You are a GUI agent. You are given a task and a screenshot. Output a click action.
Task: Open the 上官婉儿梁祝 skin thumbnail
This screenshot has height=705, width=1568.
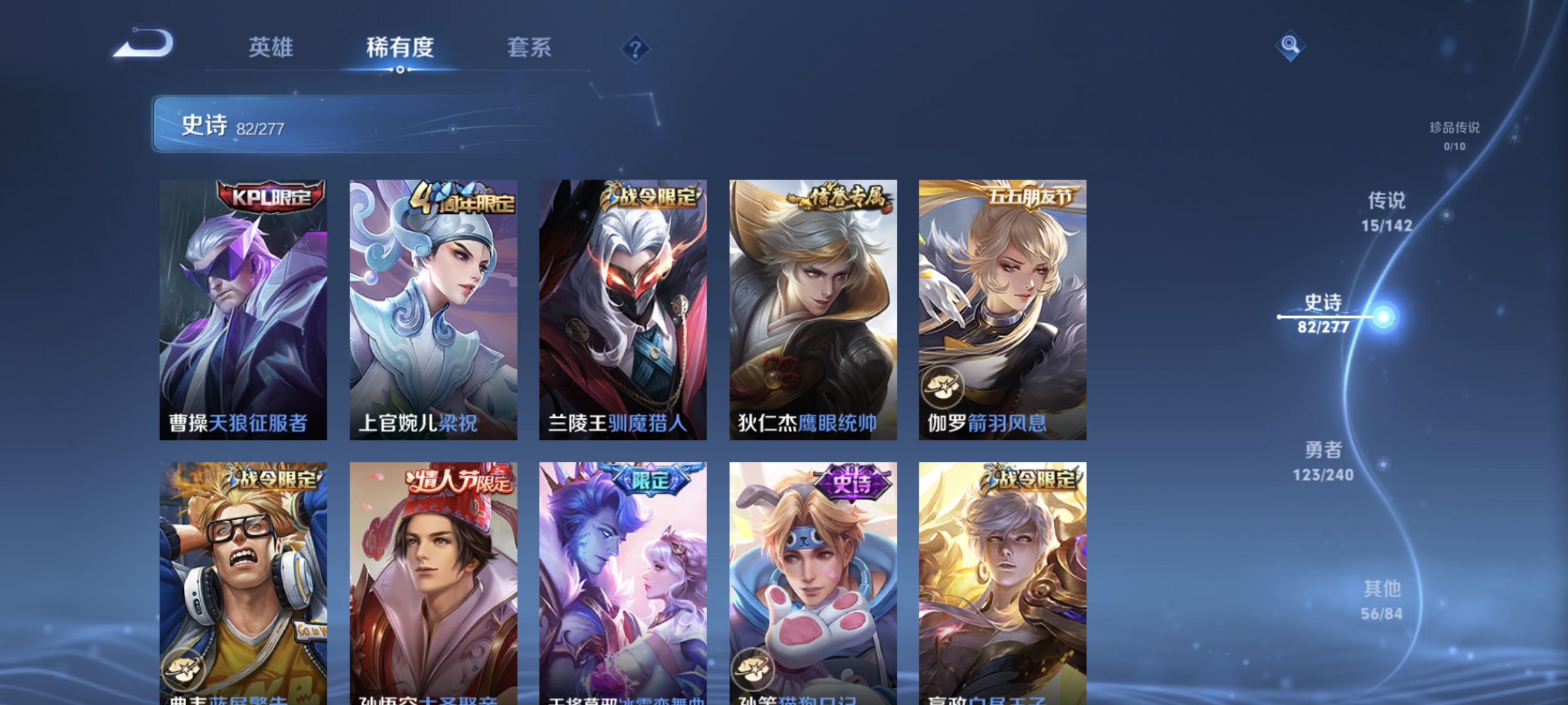pyautogui.click(x=433, y=310)
